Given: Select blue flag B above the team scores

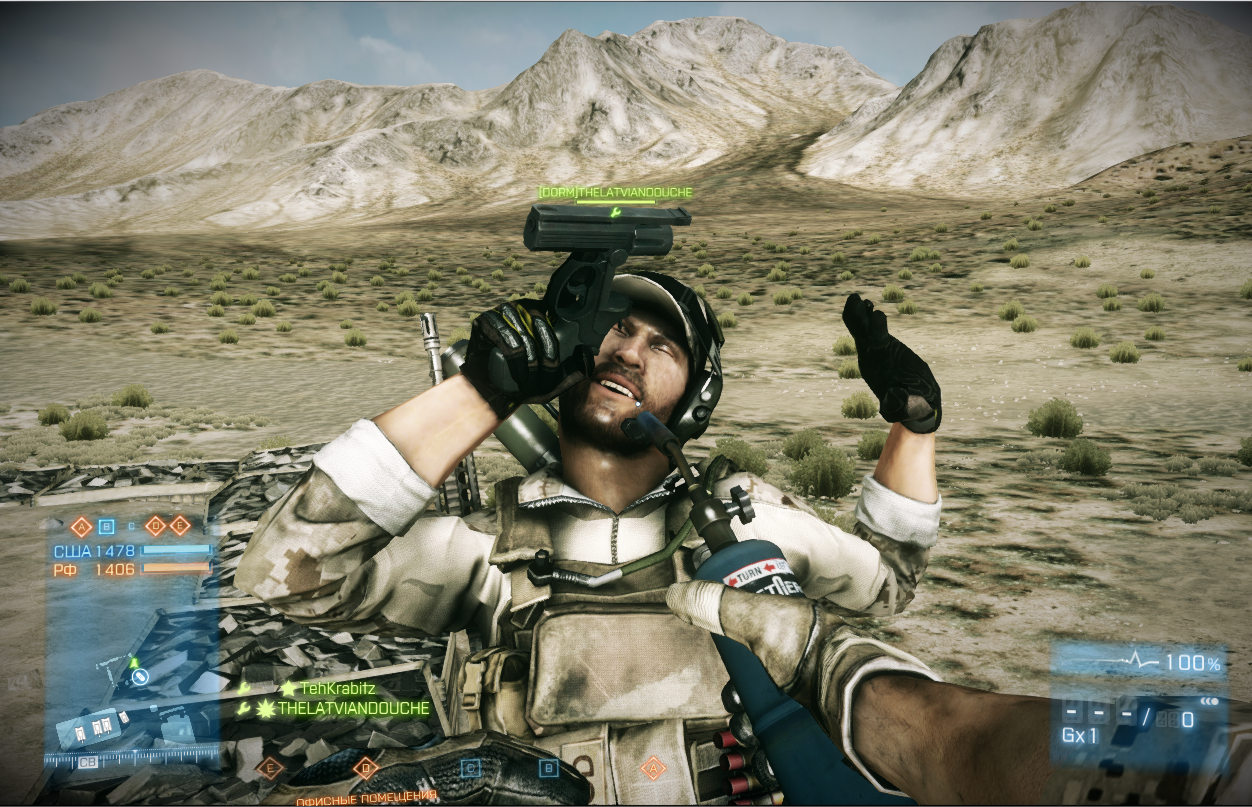Looking at the screenshot, I should click(106, 526).
